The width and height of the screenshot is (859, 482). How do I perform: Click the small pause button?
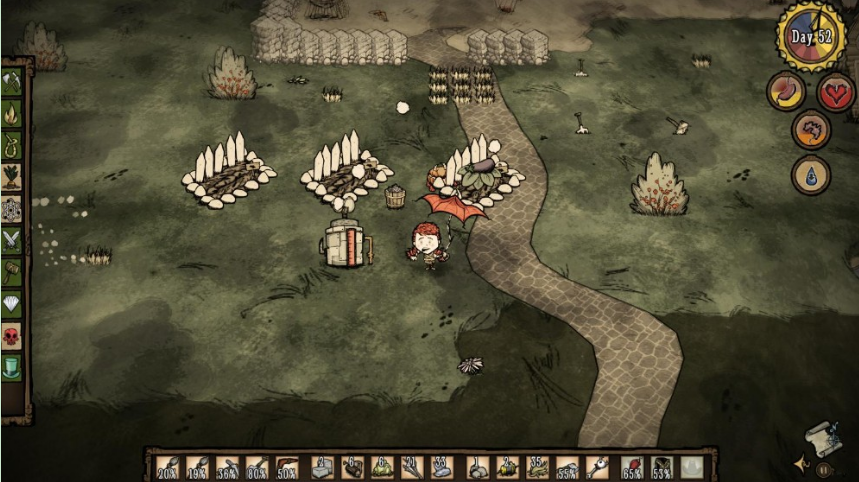pyautogui.click(x=823, y=468)
